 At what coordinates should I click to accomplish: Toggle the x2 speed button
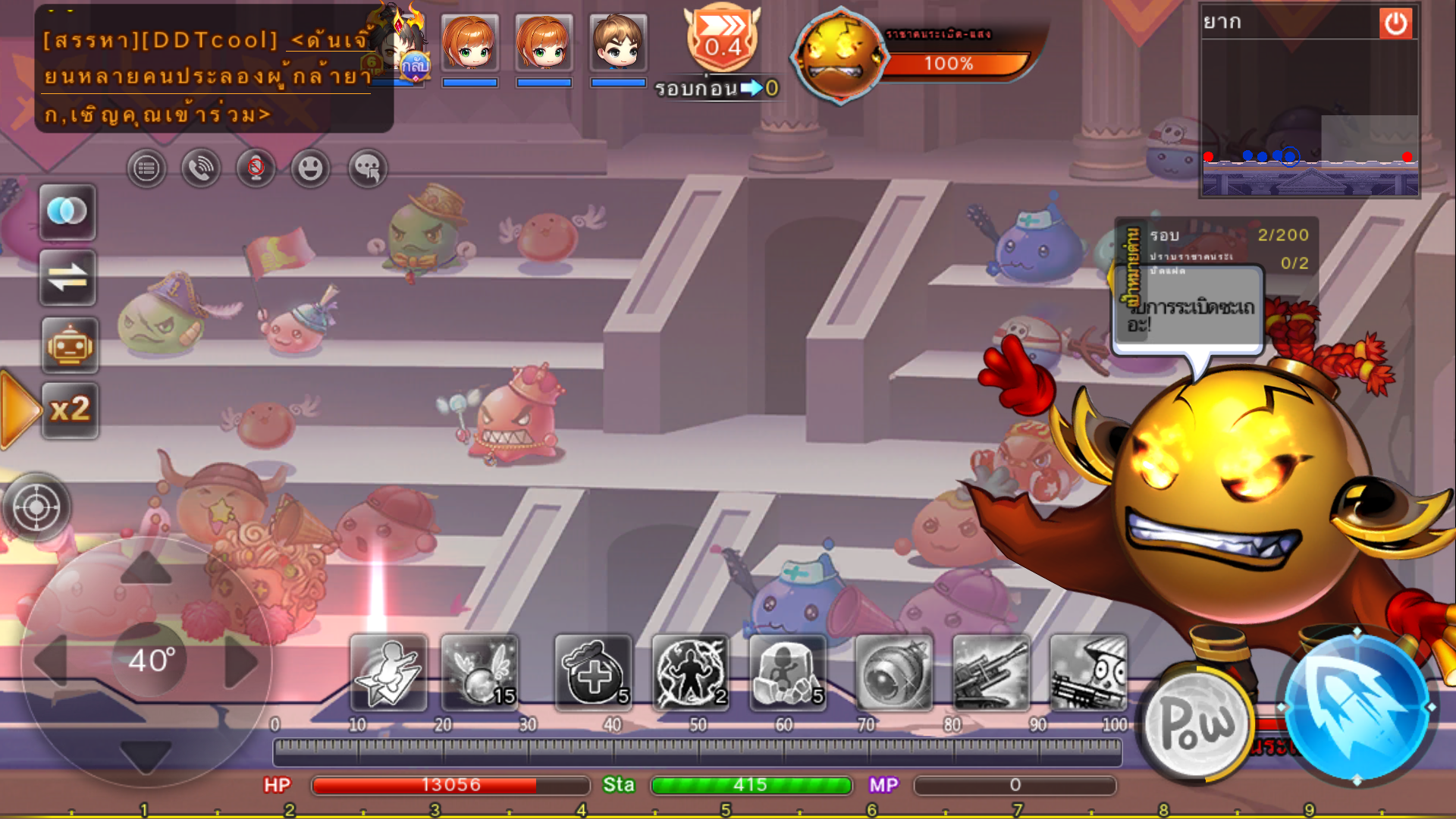tap(69, 410)
